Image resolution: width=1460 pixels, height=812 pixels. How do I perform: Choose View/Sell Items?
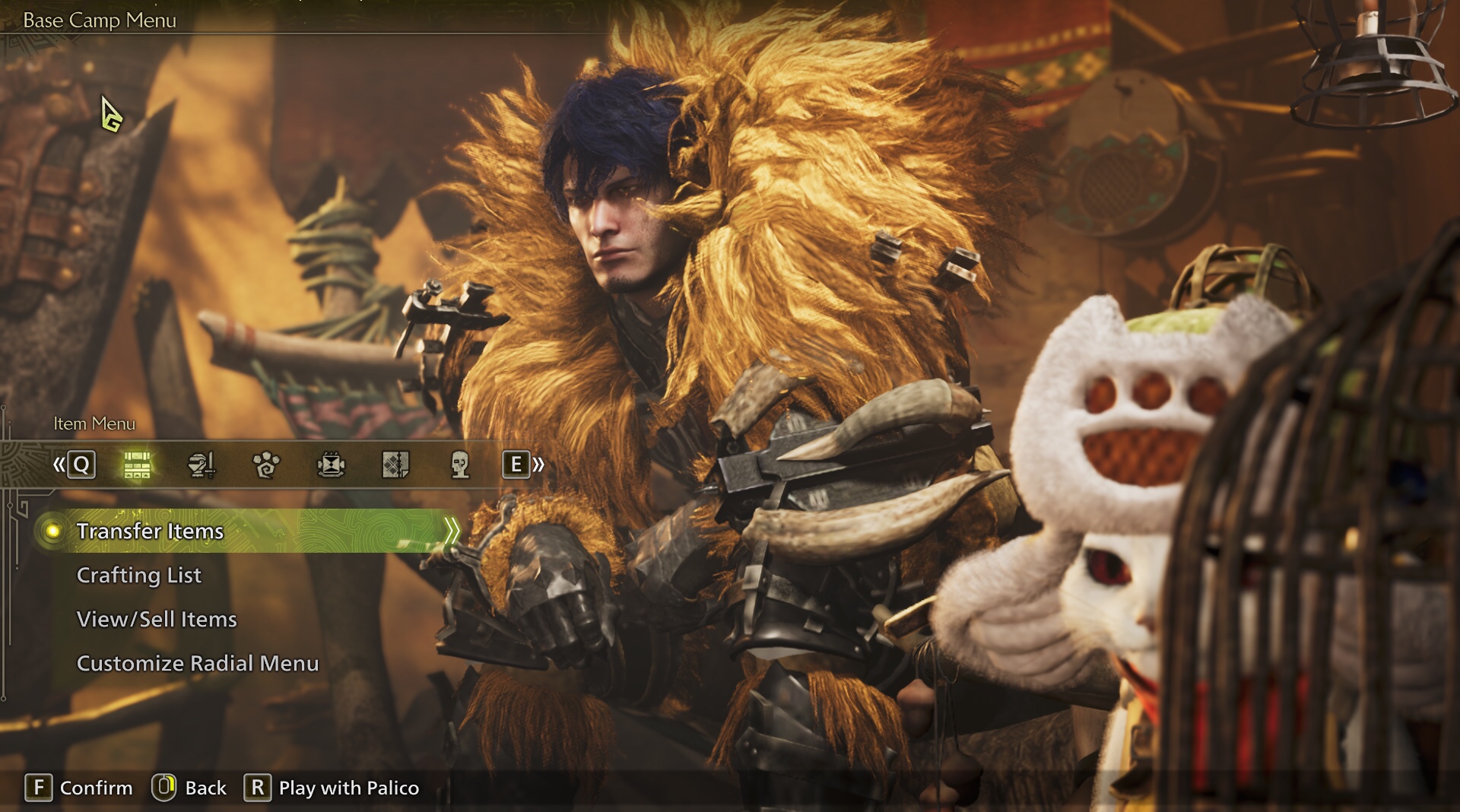tap(157, 619)
